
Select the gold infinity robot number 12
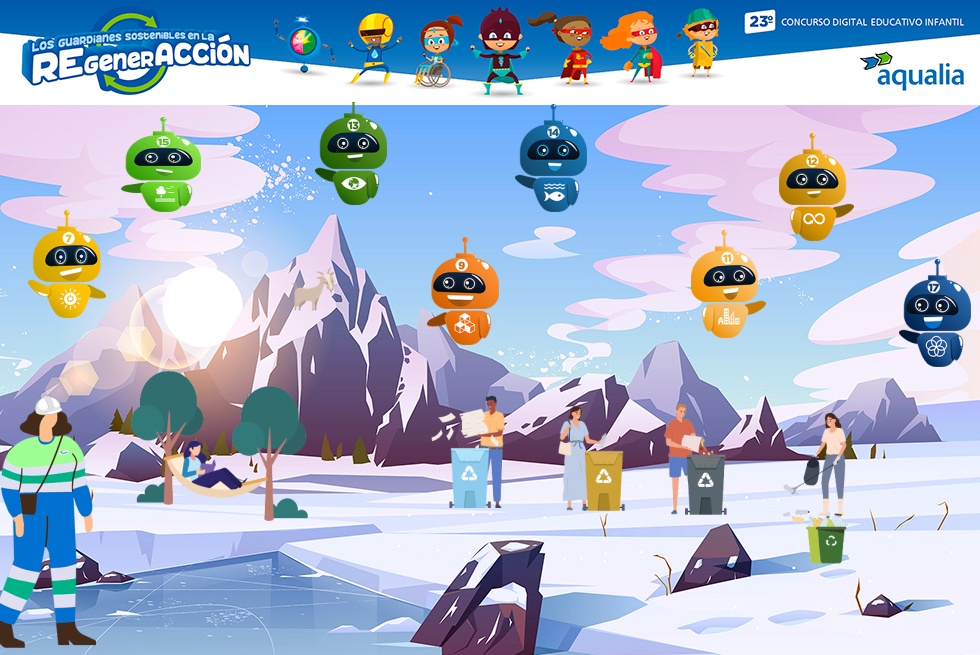tap(812, 190)
